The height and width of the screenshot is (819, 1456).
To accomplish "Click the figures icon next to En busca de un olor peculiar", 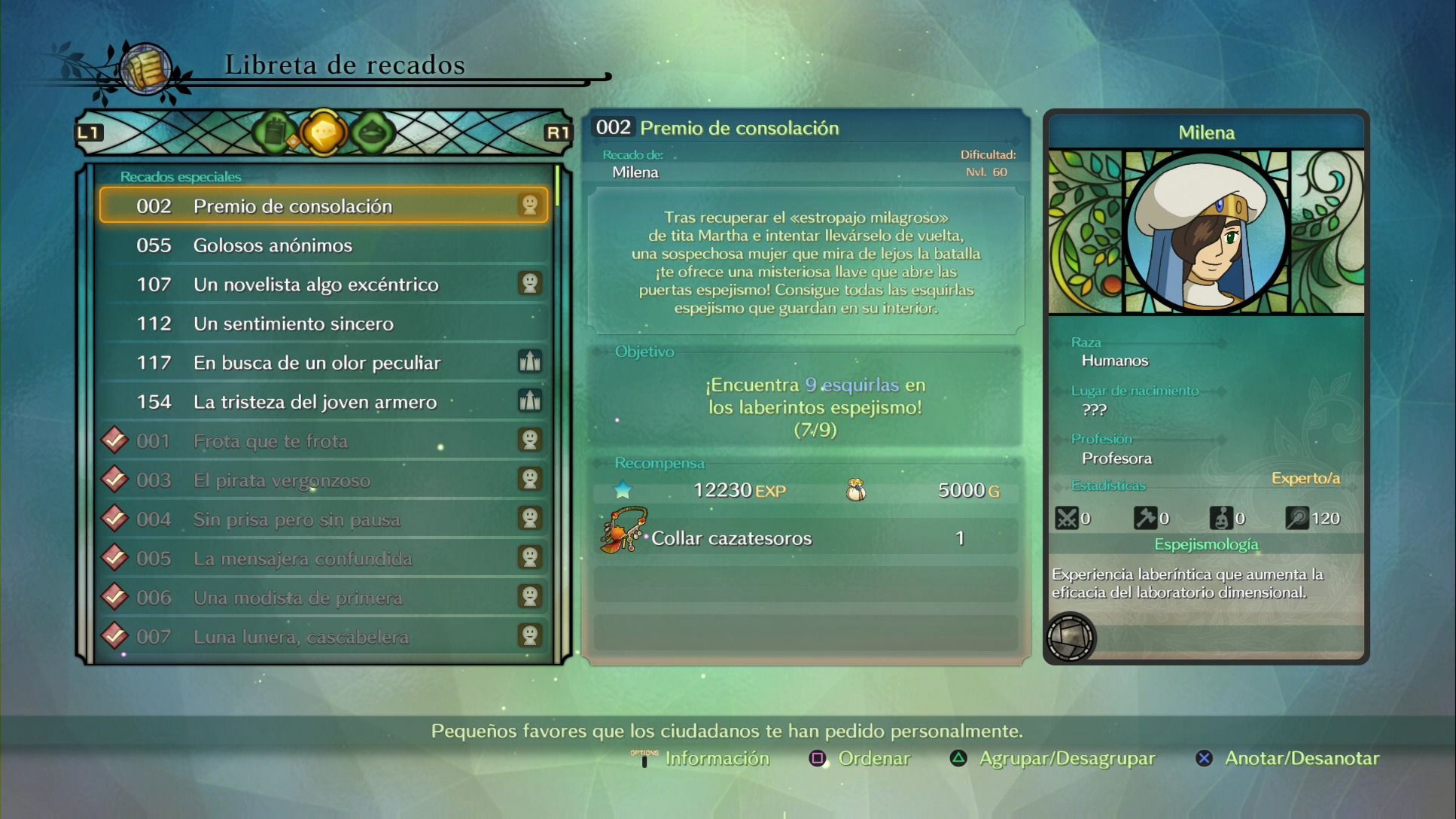I will click(531, 362).
